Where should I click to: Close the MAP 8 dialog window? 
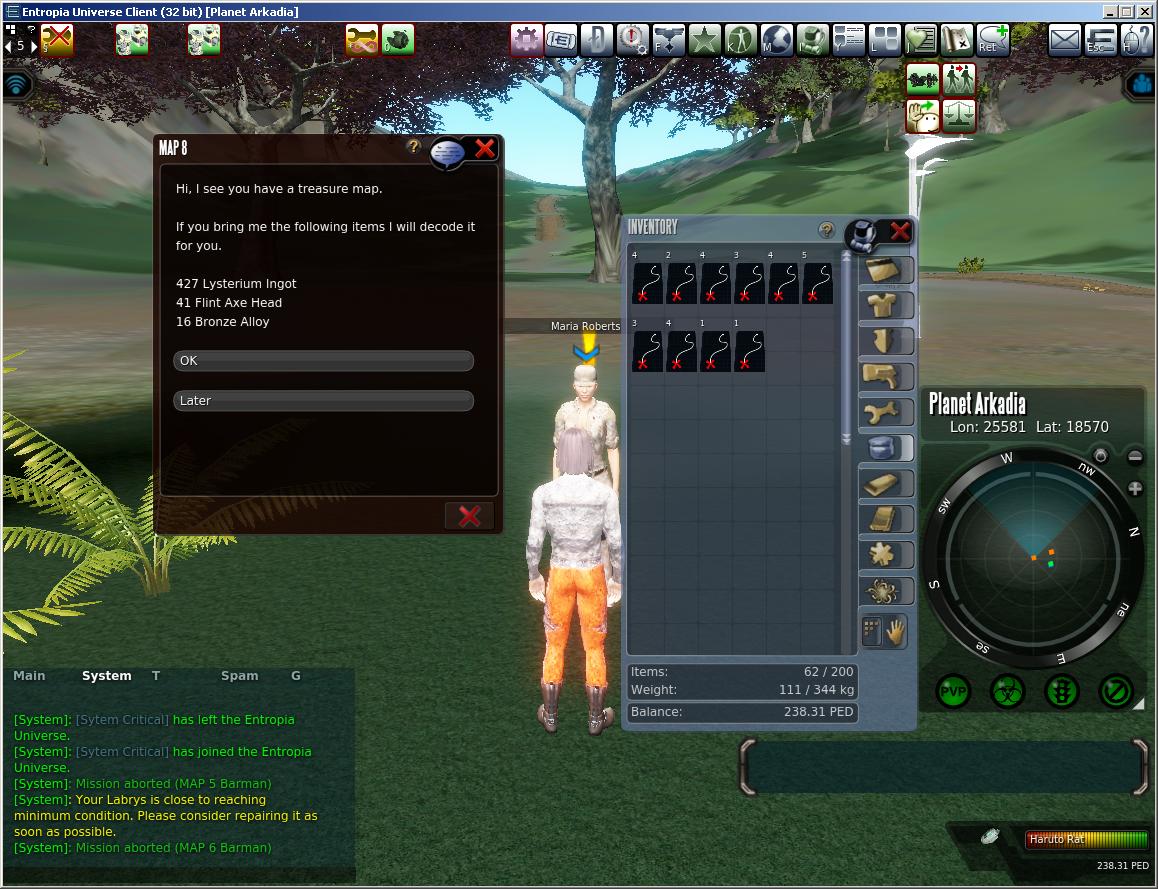485,149
